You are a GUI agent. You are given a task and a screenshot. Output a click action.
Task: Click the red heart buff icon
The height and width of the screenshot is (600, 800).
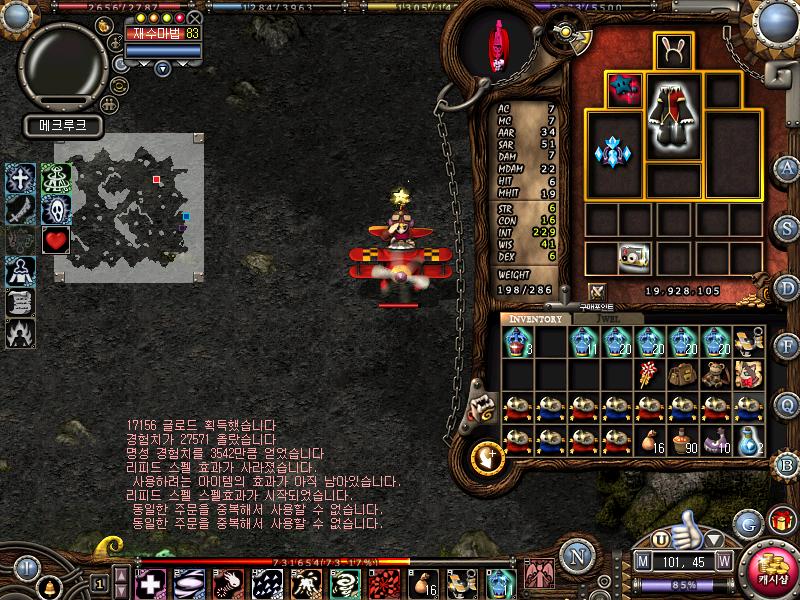[55, 240]
